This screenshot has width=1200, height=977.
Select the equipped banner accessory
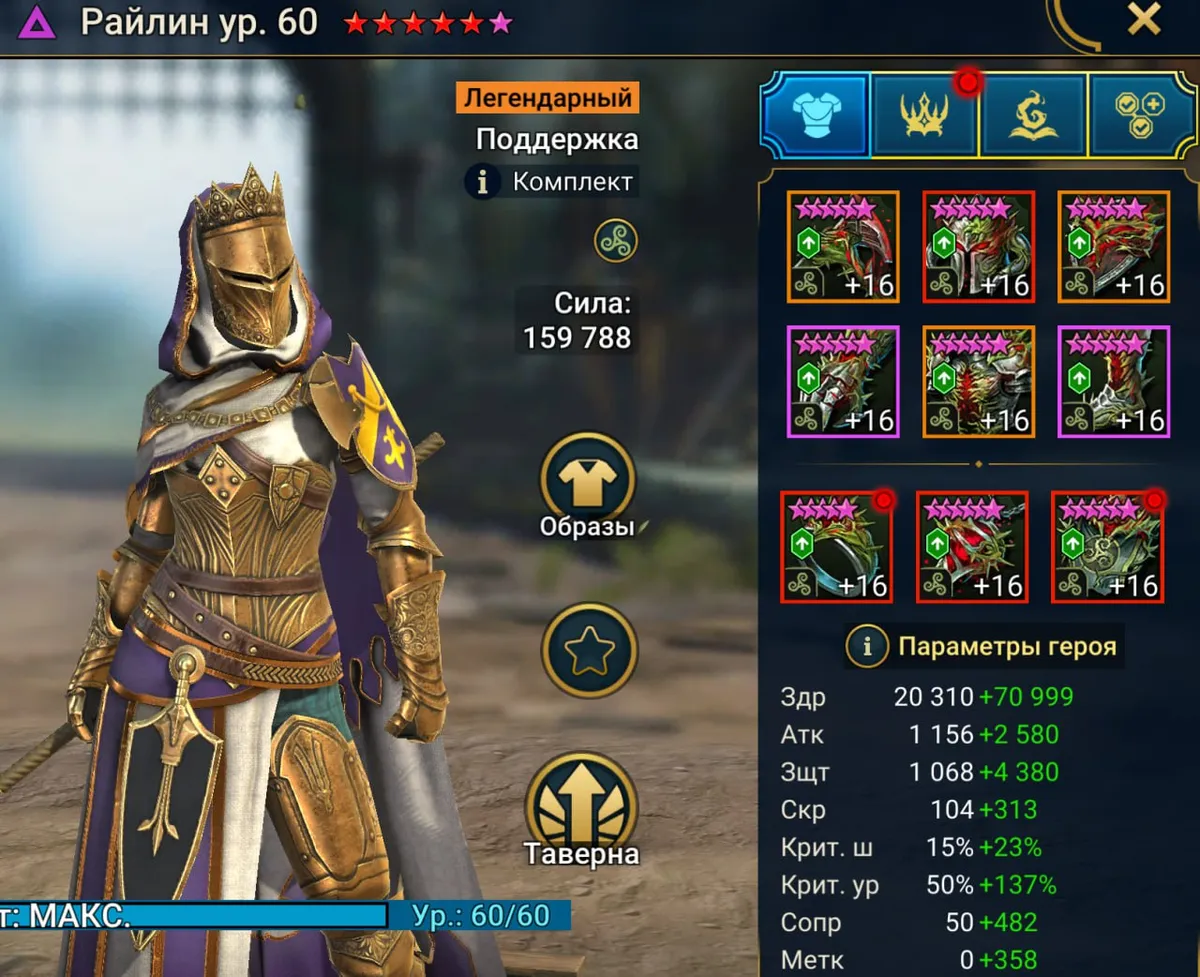coord(1107,547)
